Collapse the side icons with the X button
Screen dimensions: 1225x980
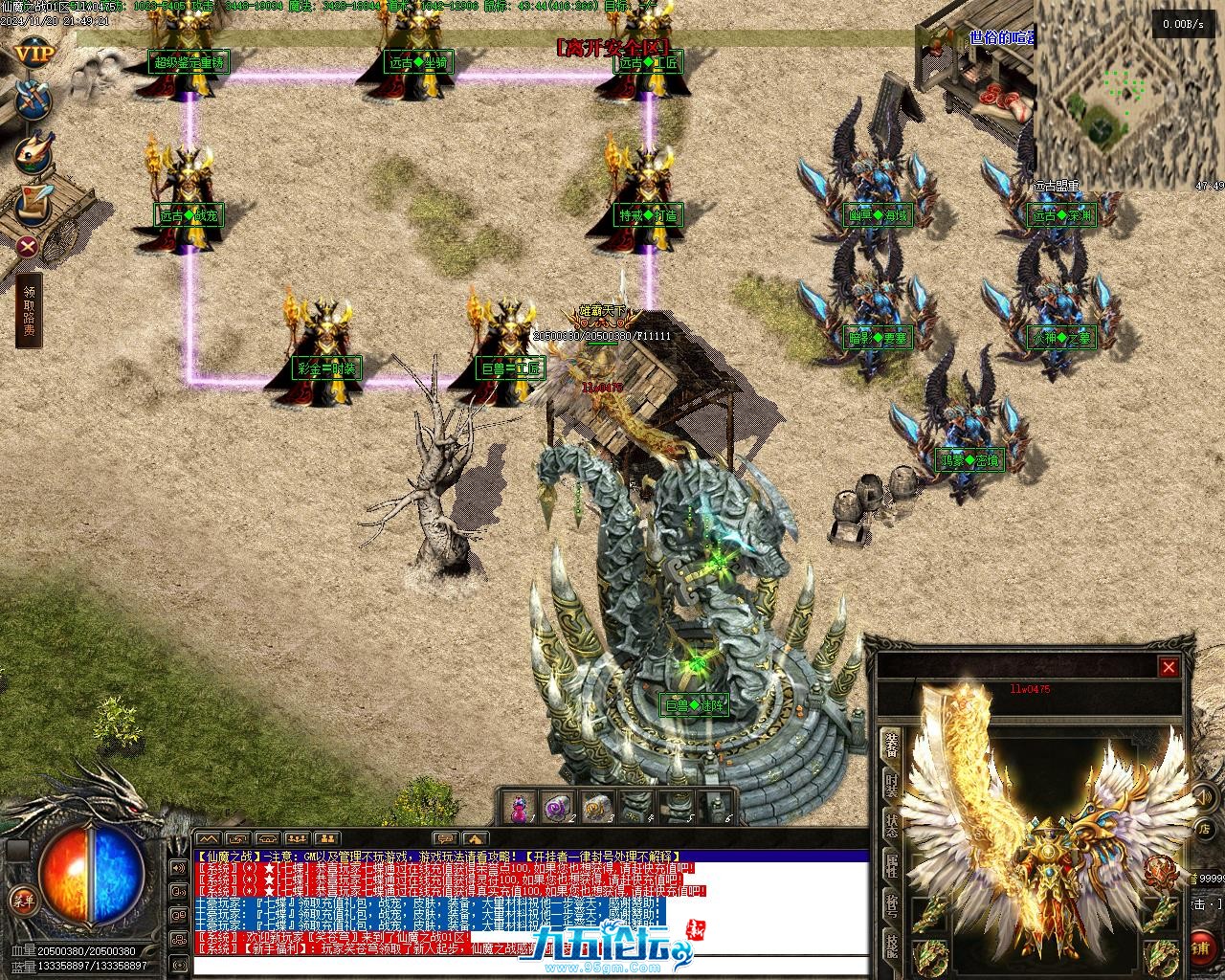29,246
